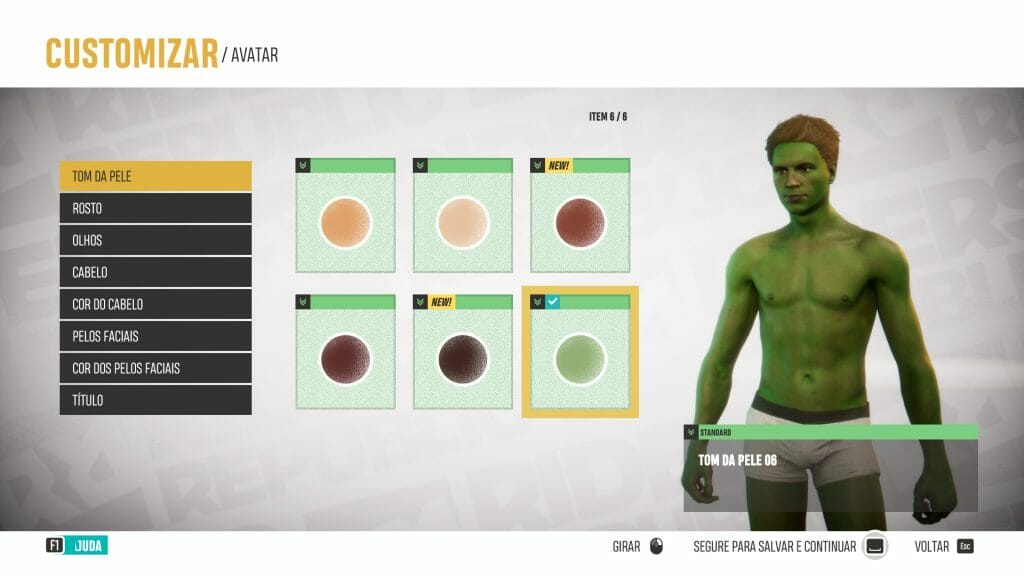Select the Tom da Pele category
Screen dimensions: 1024x576
click(x=155, y=177)
